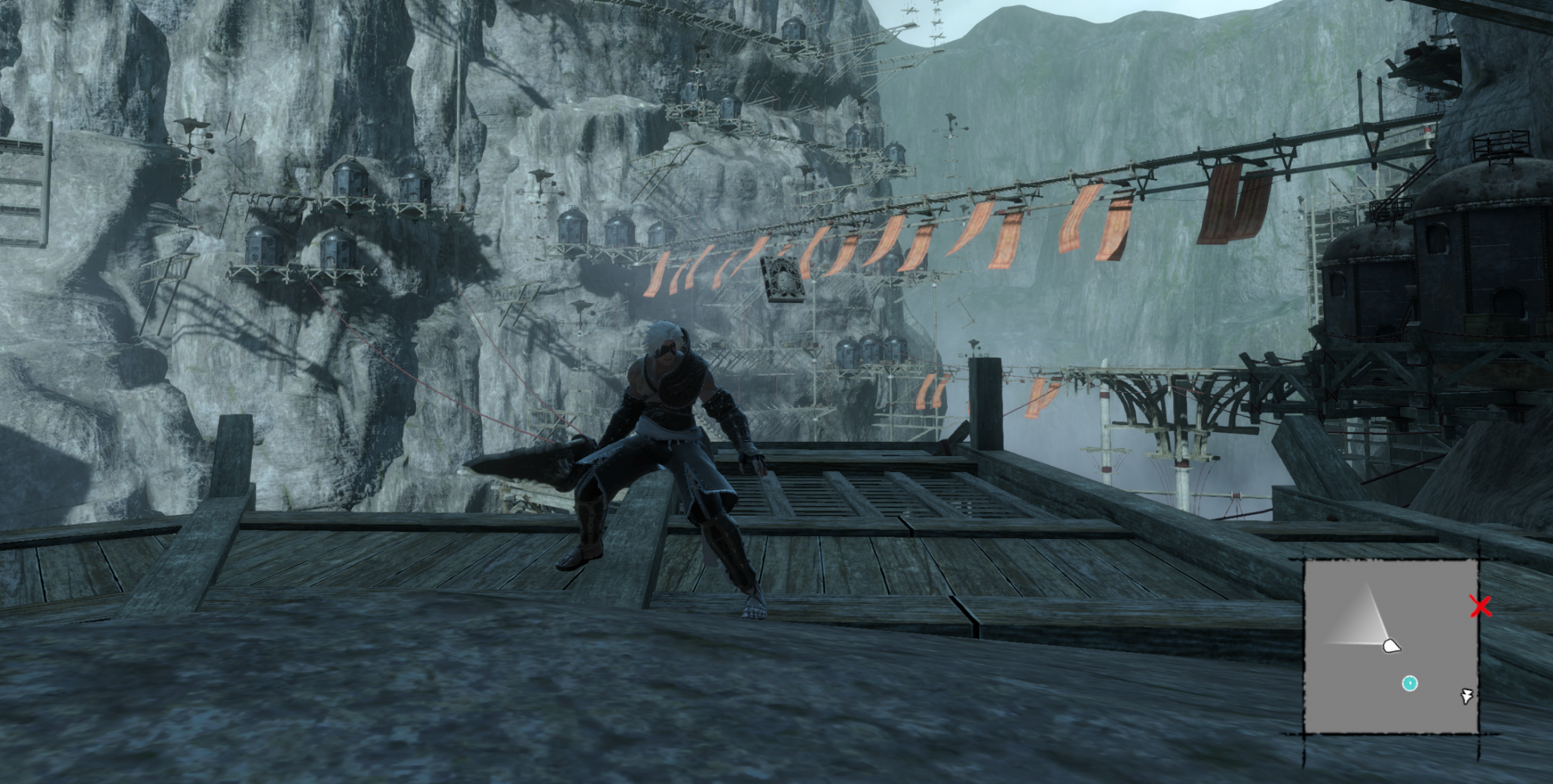Click the white jagged marker on minimap

coord(1466,696)
